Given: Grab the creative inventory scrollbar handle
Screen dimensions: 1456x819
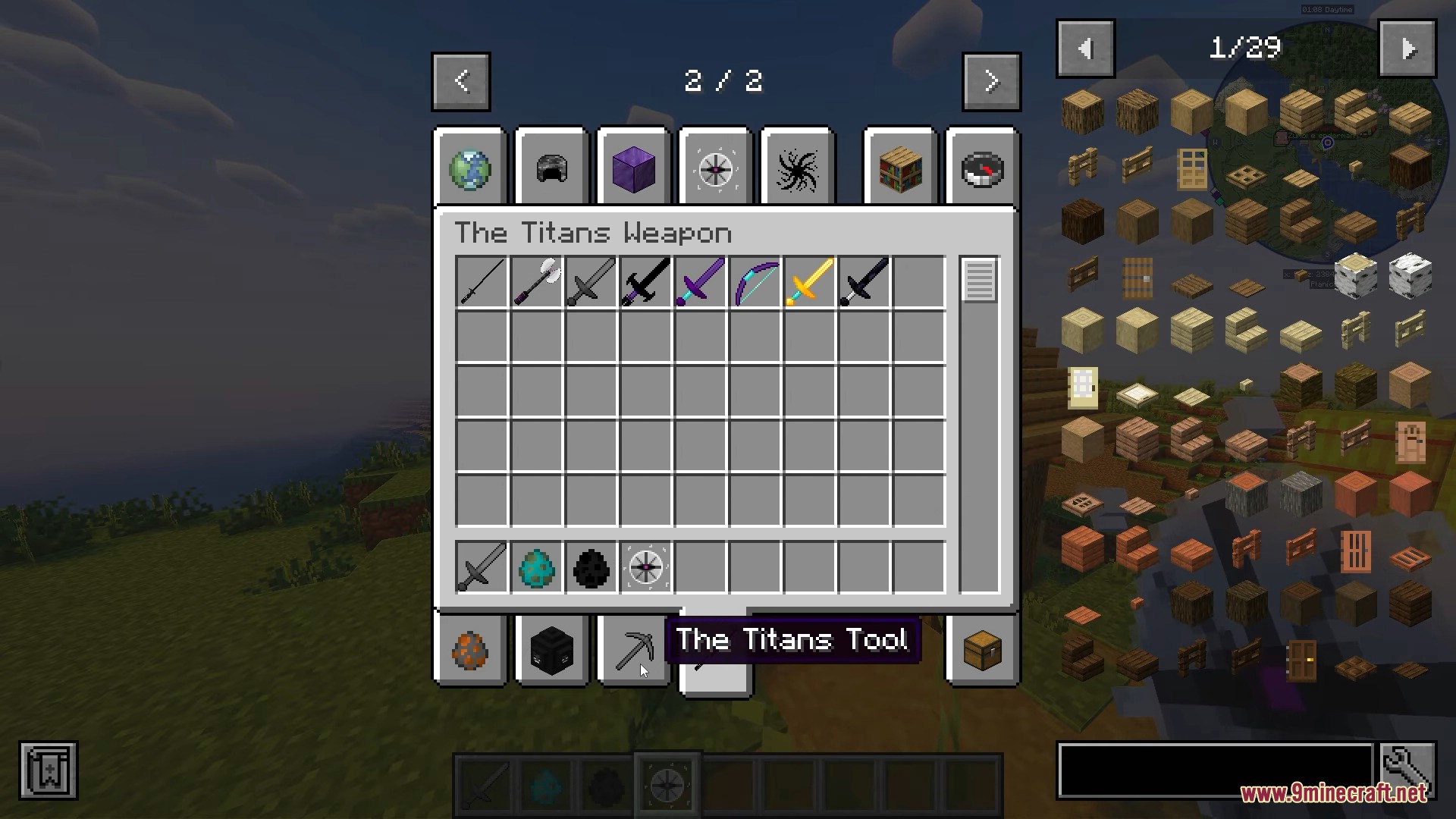Looking at the screenshot, I should tap(979, 281).
